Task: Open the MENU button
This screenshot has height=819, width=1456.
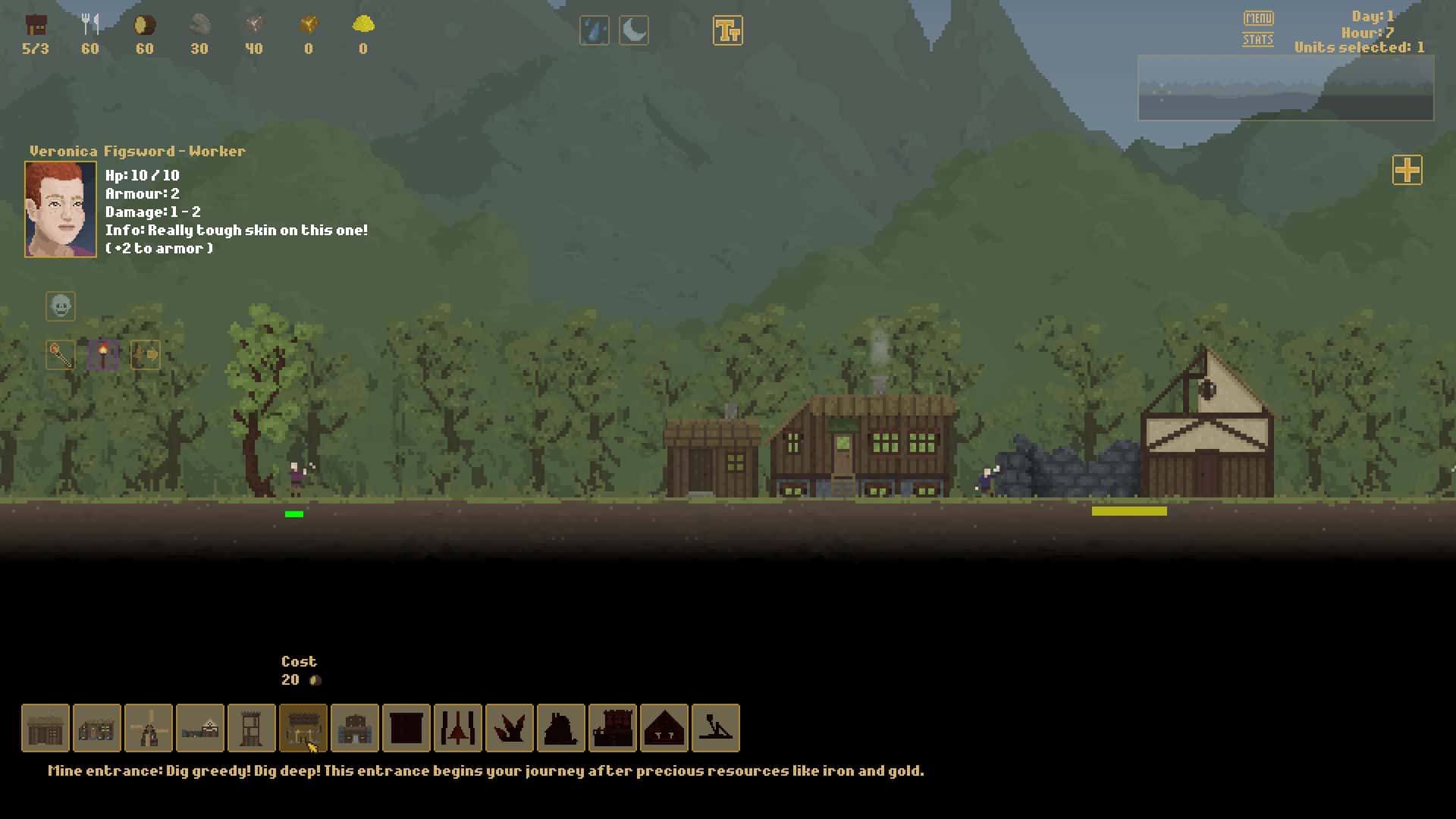Action: [1258, 17]
